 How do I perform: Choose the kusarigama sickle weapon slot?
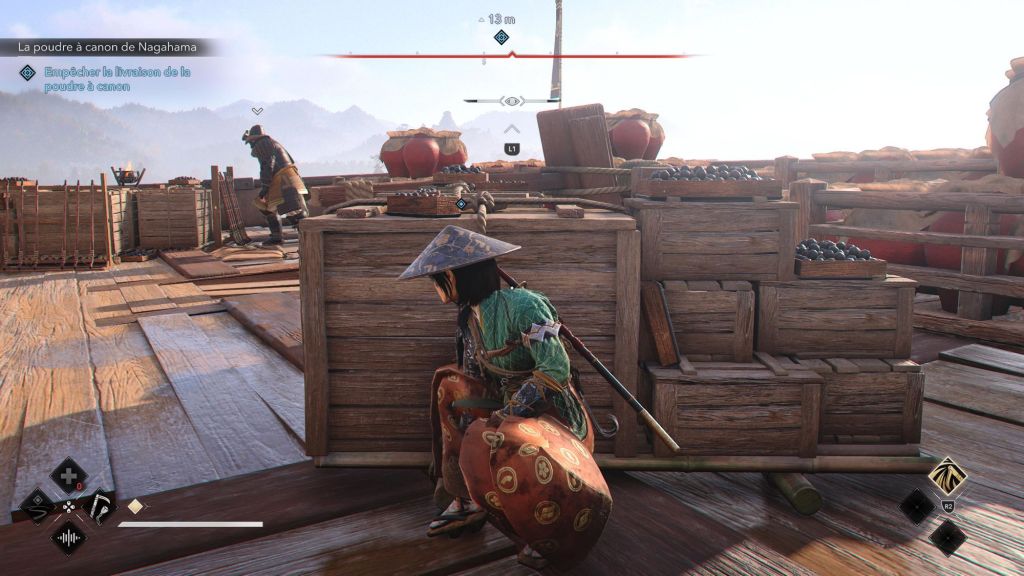click(x=100, y=505)
